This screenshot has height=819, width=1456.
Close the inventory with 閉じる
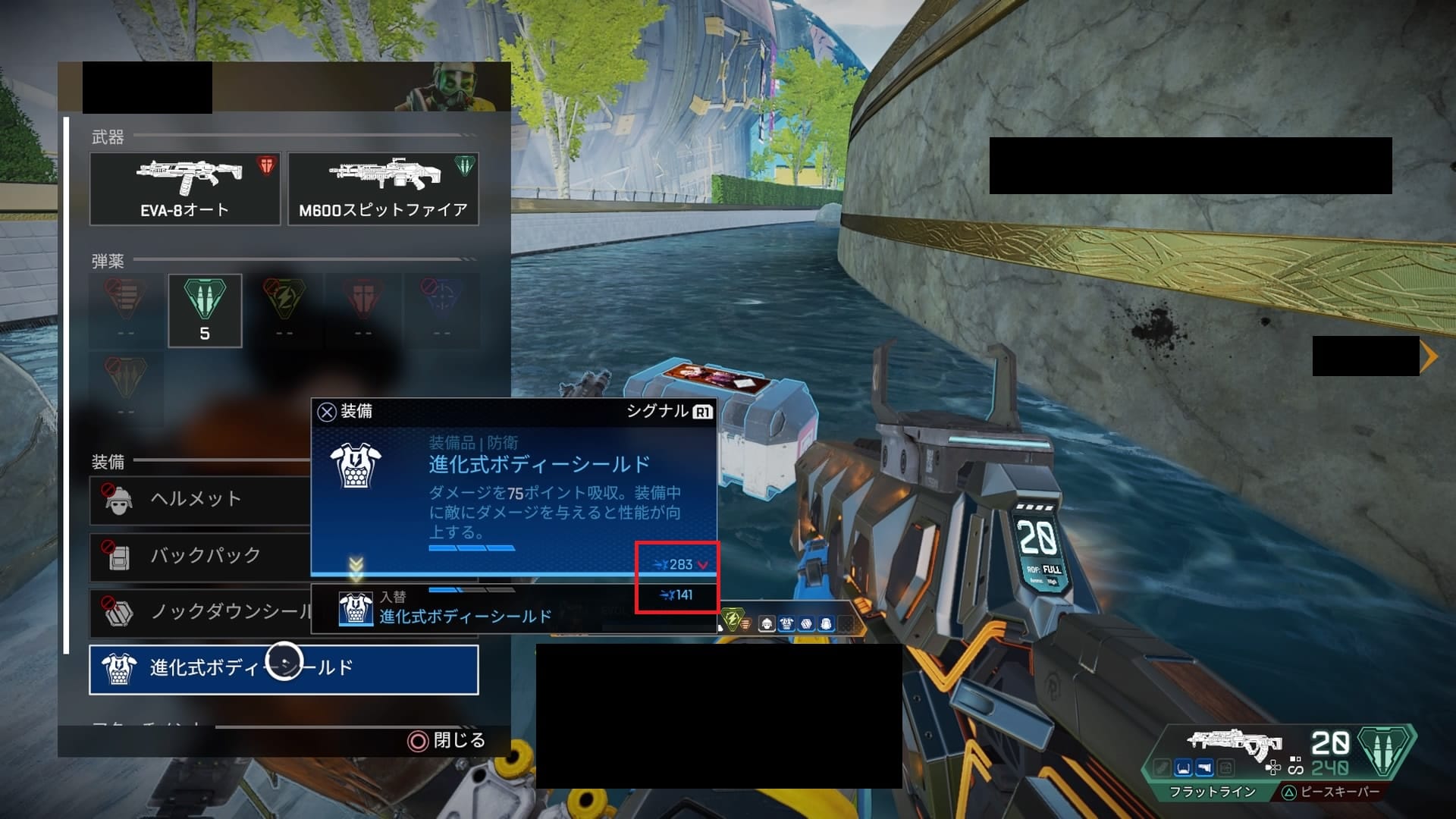click(x=447, y=740)
